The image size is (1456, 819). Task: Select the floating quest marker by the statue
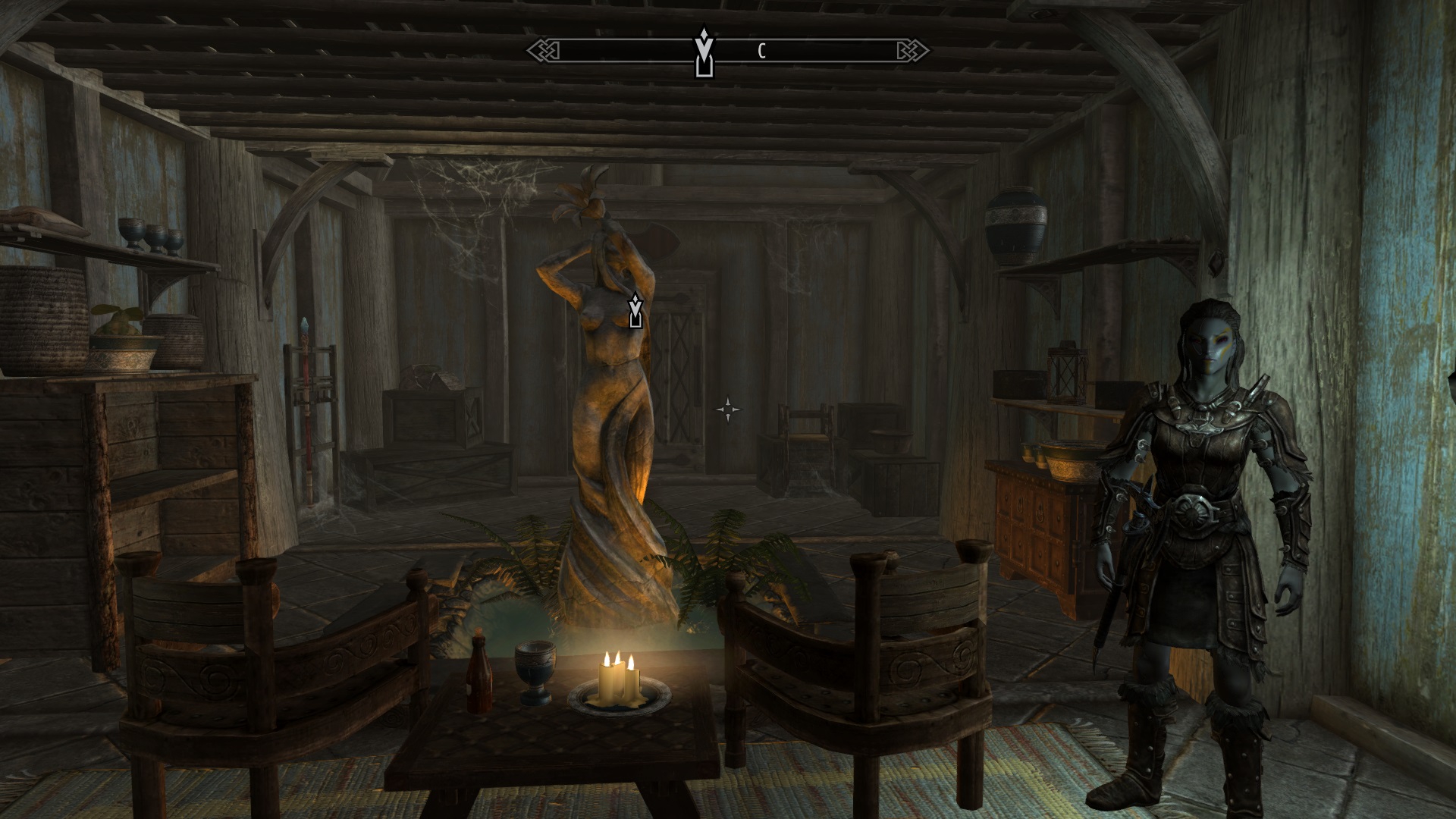click(635, 311)
